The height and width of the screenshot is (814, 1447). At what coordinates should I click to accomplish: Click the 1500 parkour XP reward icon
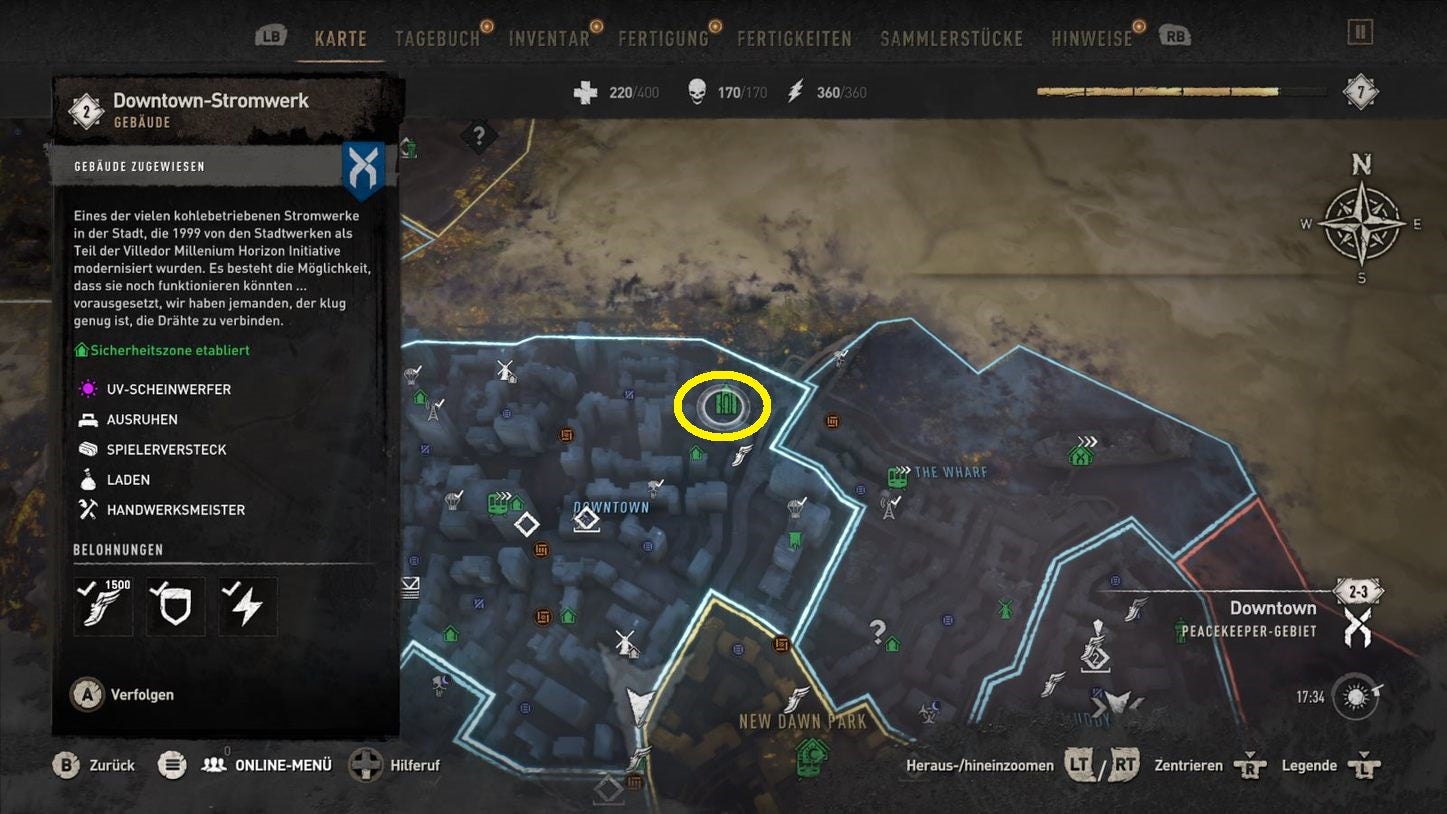(x=102, y=606)
